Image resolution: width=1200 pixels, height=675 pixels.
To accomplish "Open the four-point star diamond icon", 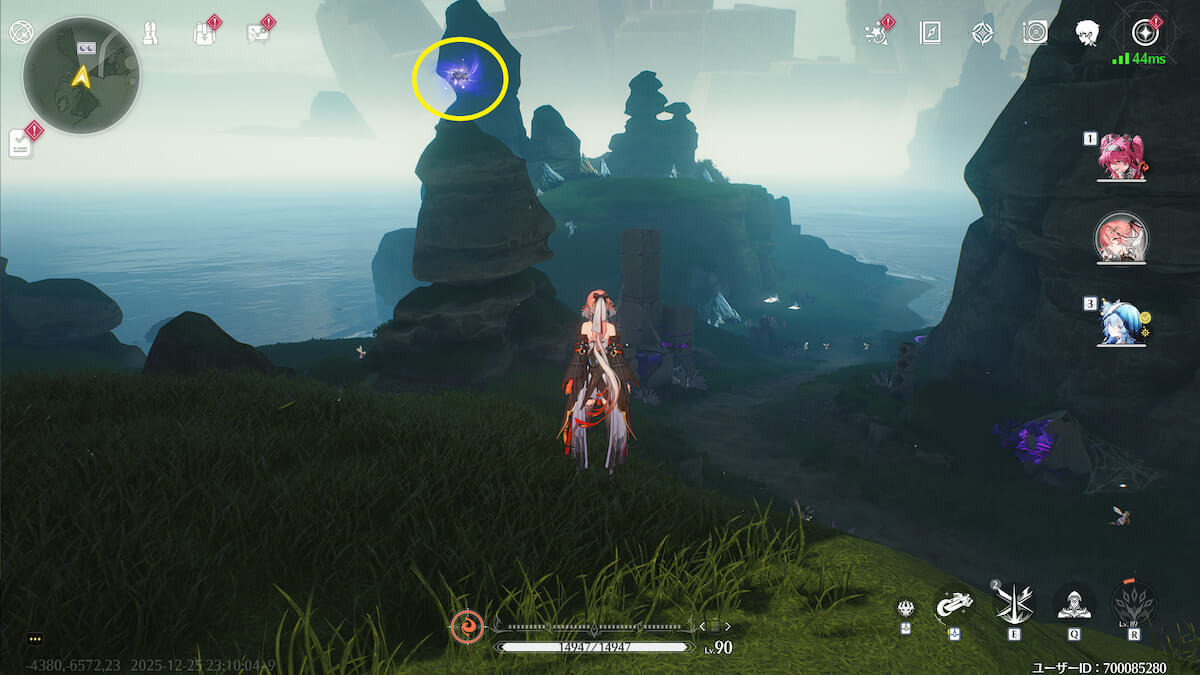I will (982, 33).
